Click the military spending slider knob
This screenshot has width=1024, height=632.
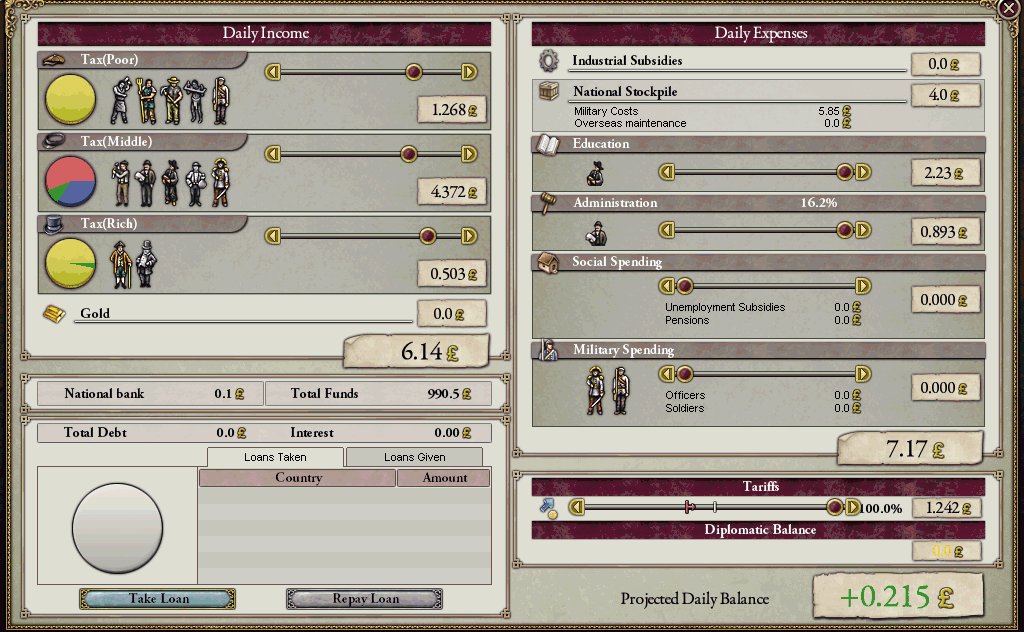tap(685, 374)
